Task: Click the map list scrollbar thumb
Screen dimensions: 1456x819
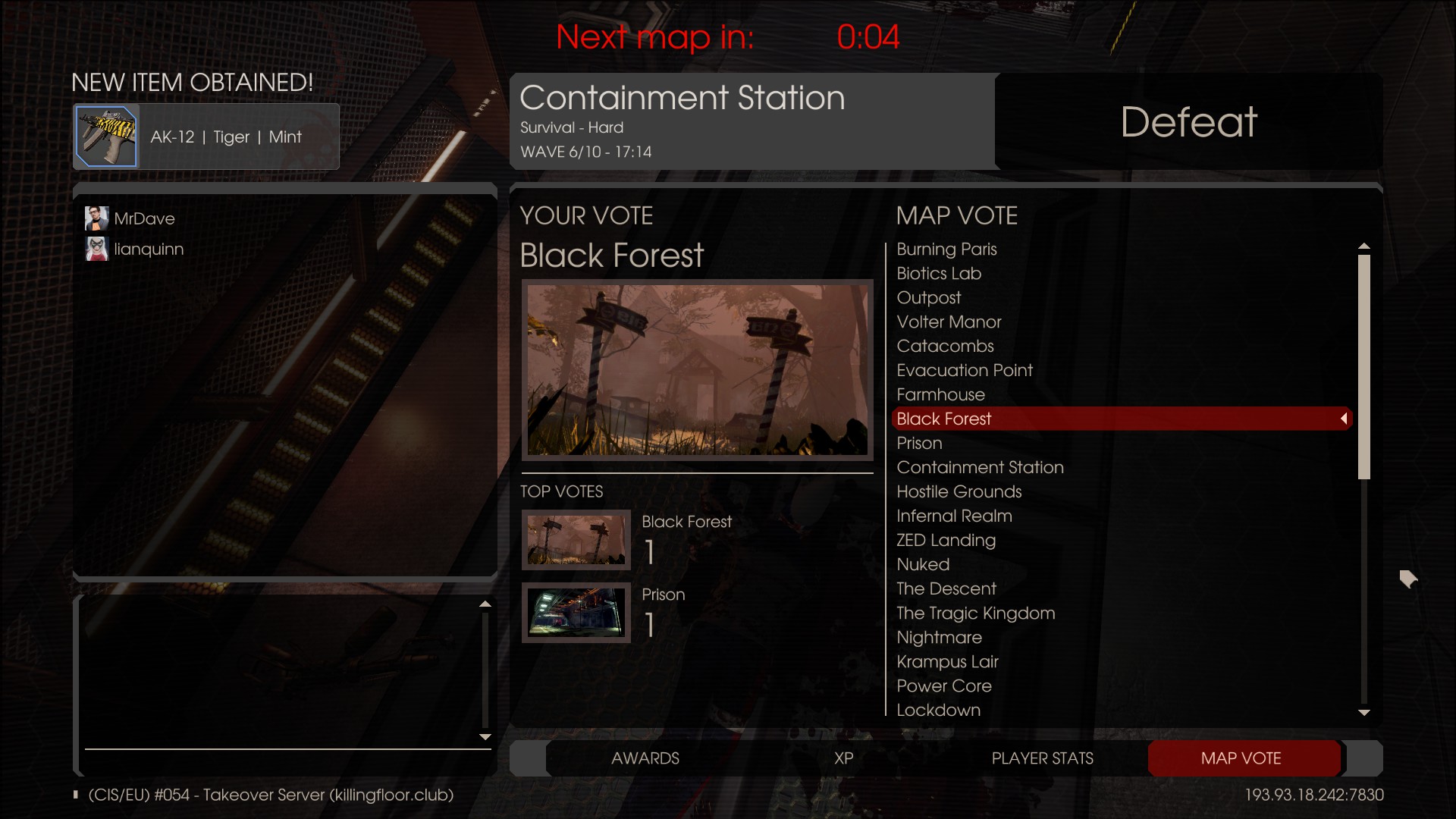Action: 1365,366
